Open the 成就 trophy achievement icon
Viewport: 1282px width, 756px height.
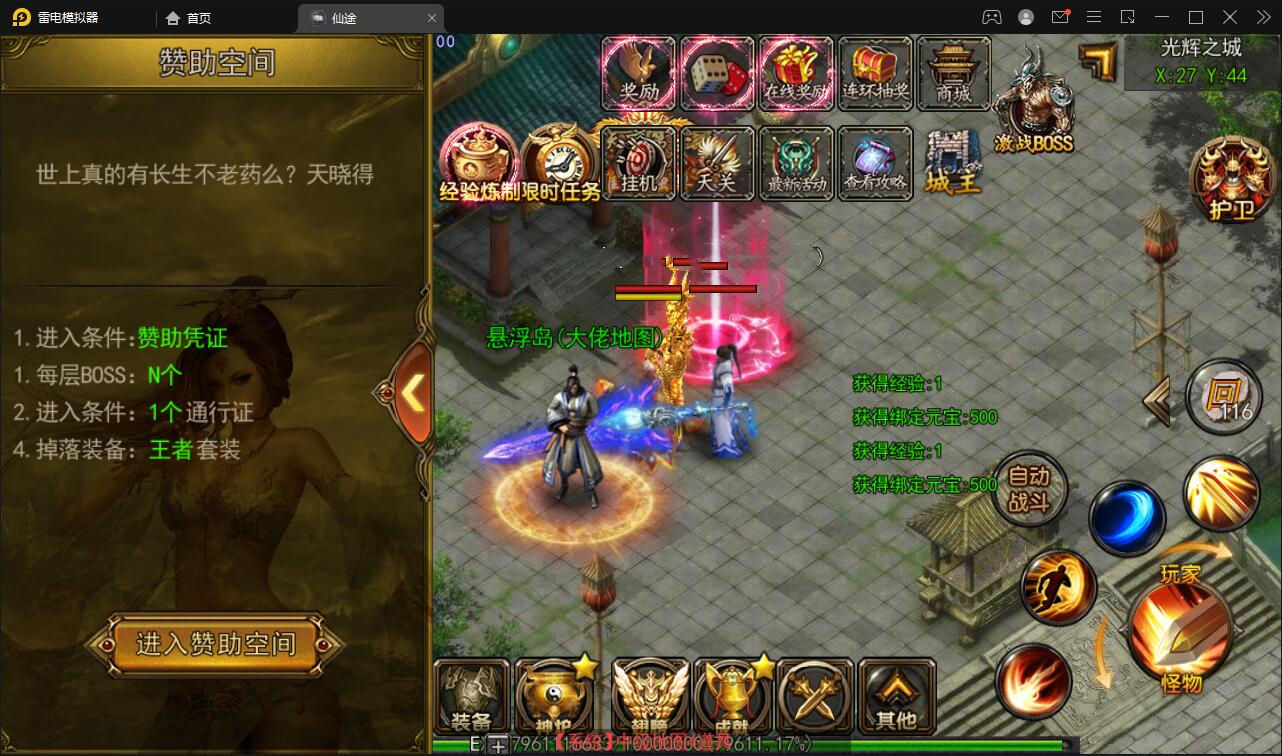pyautogui.click(x=734, y=697)
